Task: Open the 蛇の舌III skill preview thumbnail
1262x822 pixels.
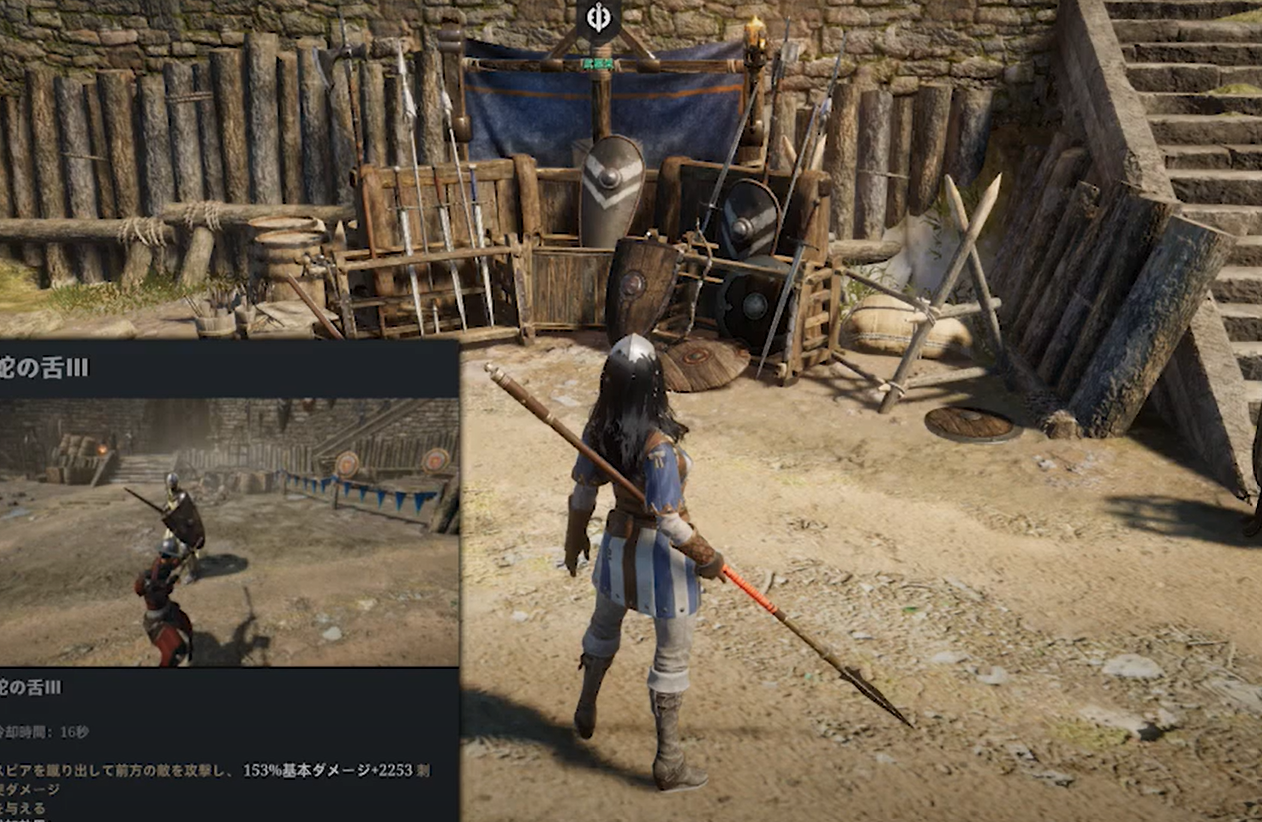Action: 229,532
